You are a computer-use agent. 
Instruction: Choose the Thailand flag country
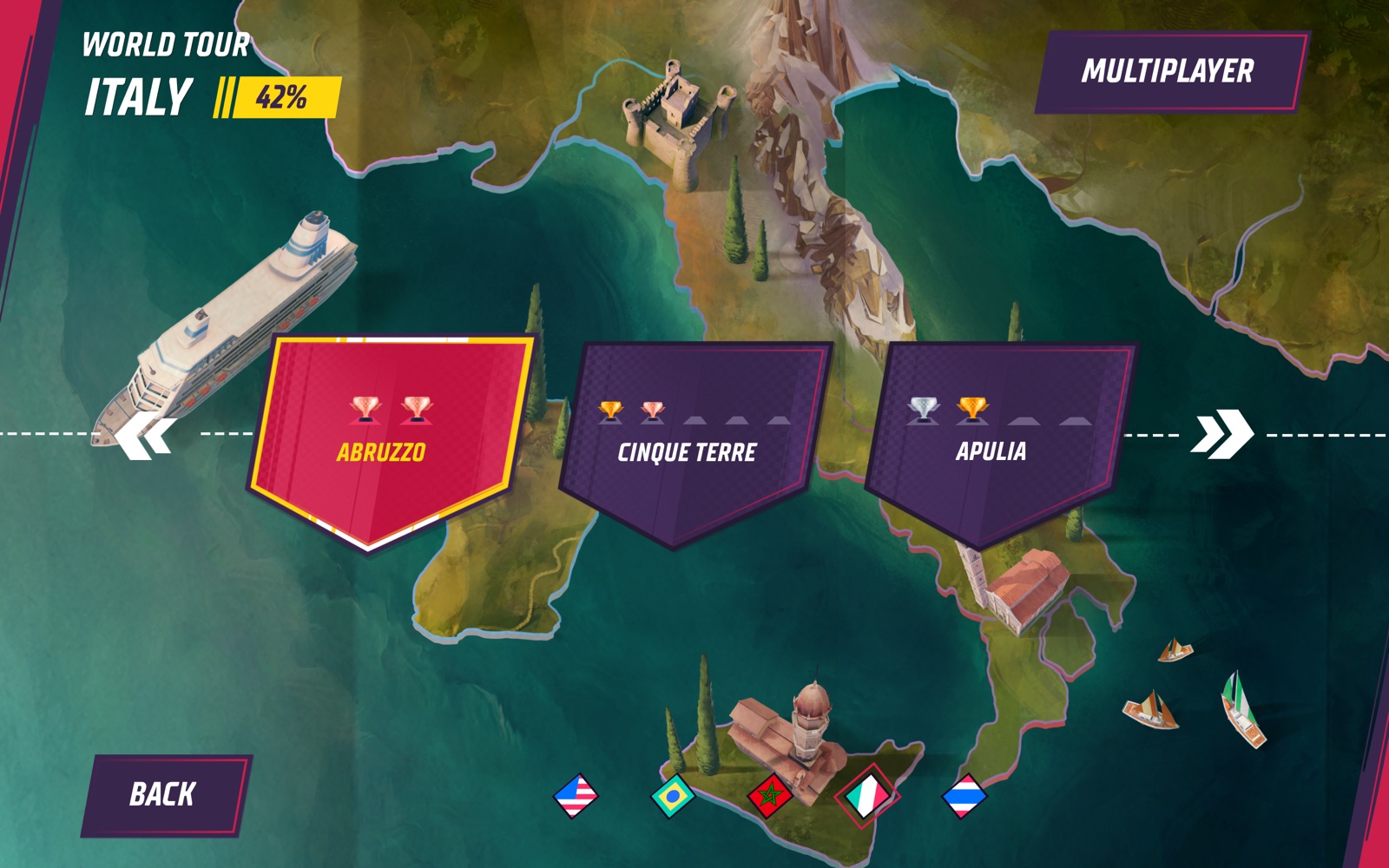click(x=964, y=796)
